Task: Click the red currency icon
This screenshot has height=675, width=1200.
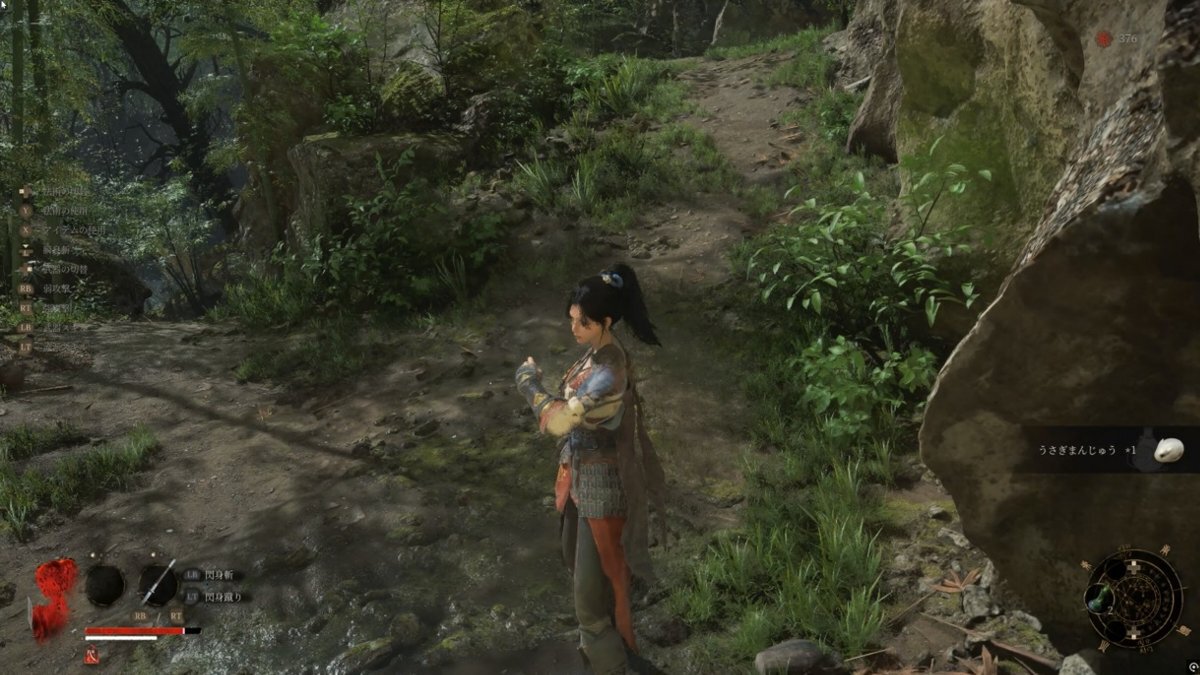Action: point(1104,39)
